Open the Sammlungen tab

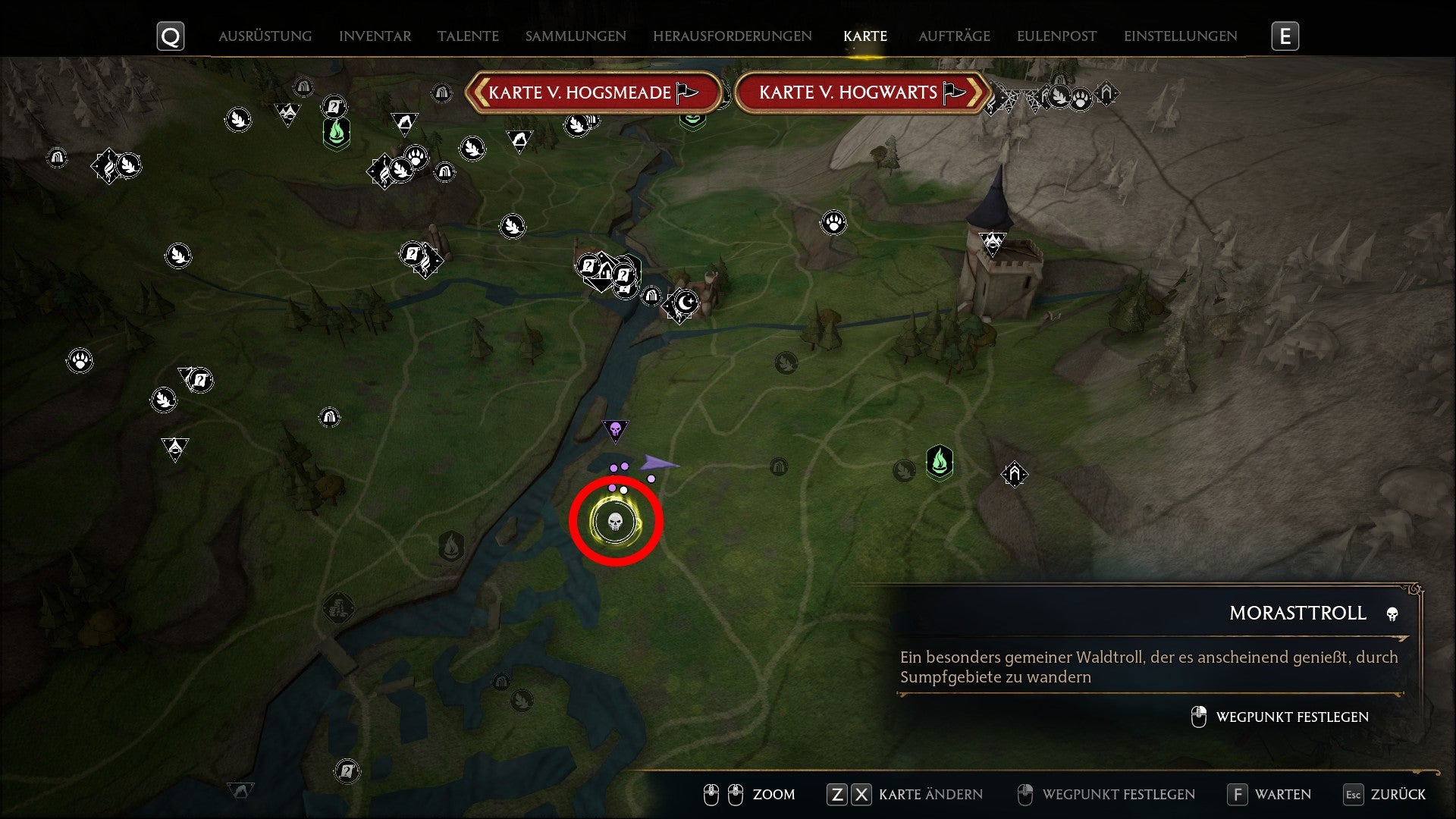pyautogui.click(x=576, y=36)
